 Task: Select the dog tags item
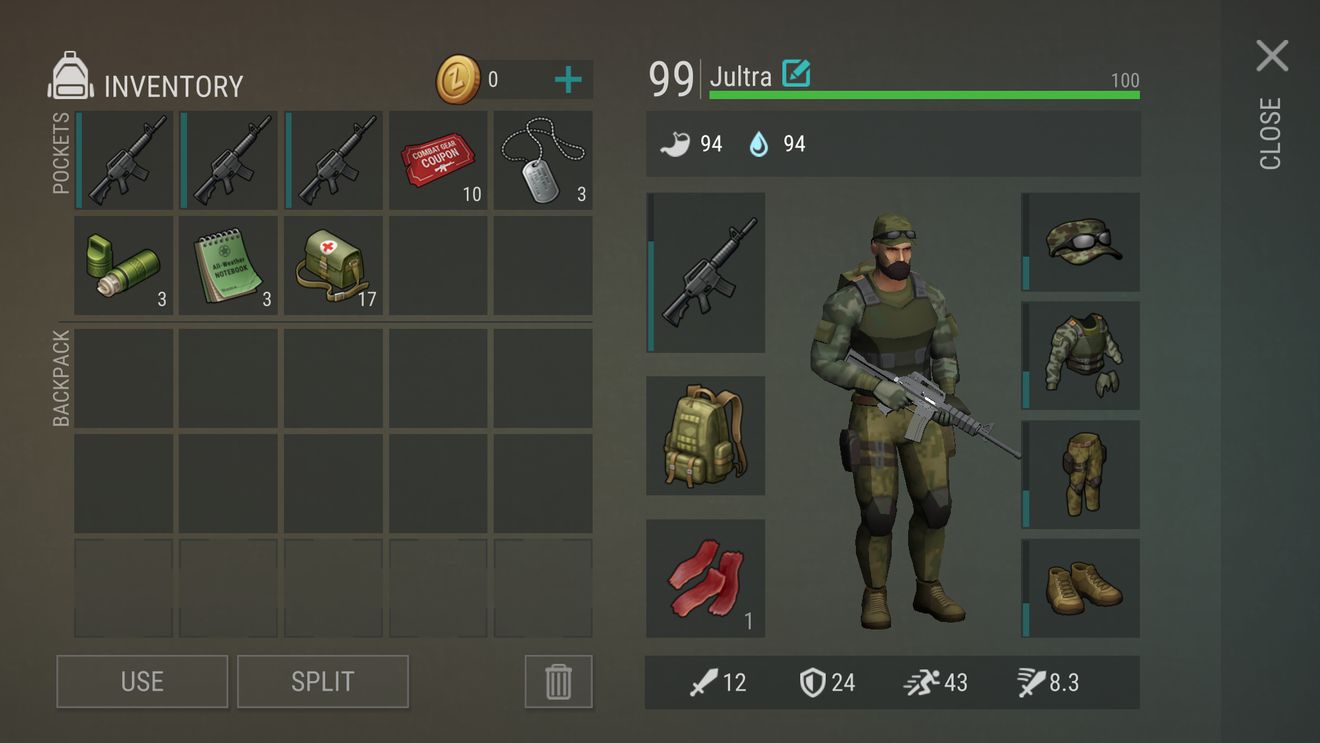(x=542, y=160)
